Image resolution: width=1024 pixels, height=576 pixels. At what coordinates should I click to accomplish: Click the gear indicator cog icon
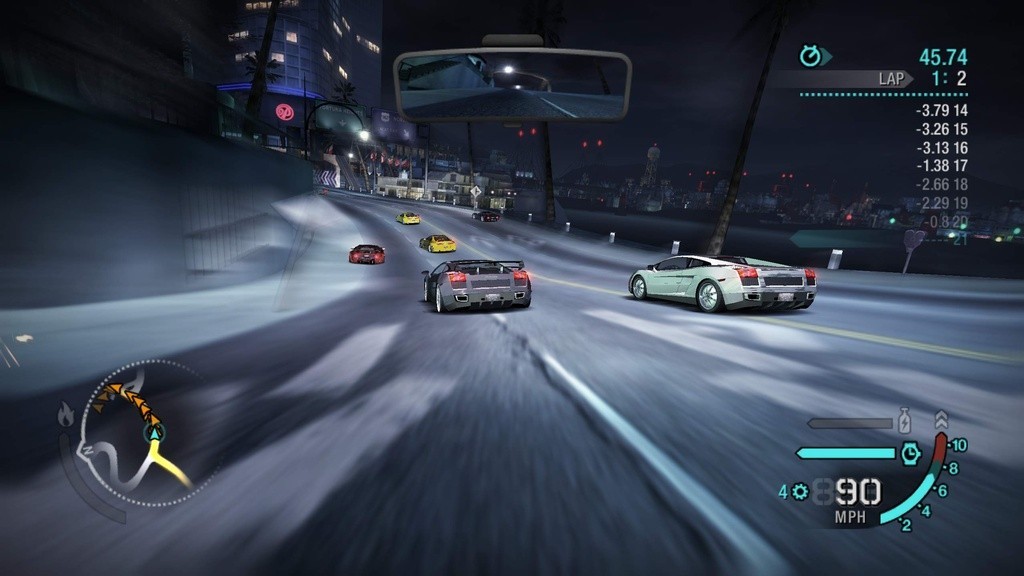[799, 491]
